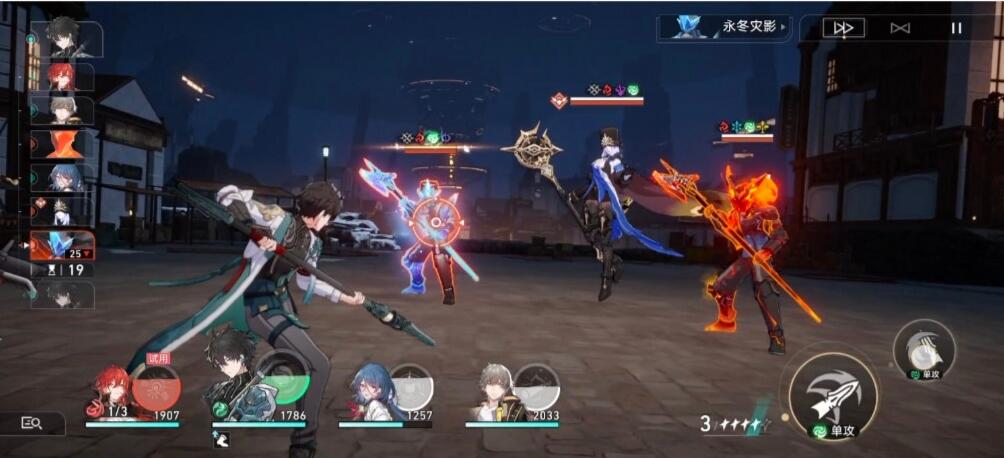Open the battle details magnifier button
Image resolution: width=1004 pixels, height=458 pixels.
(x=32, y=423)
